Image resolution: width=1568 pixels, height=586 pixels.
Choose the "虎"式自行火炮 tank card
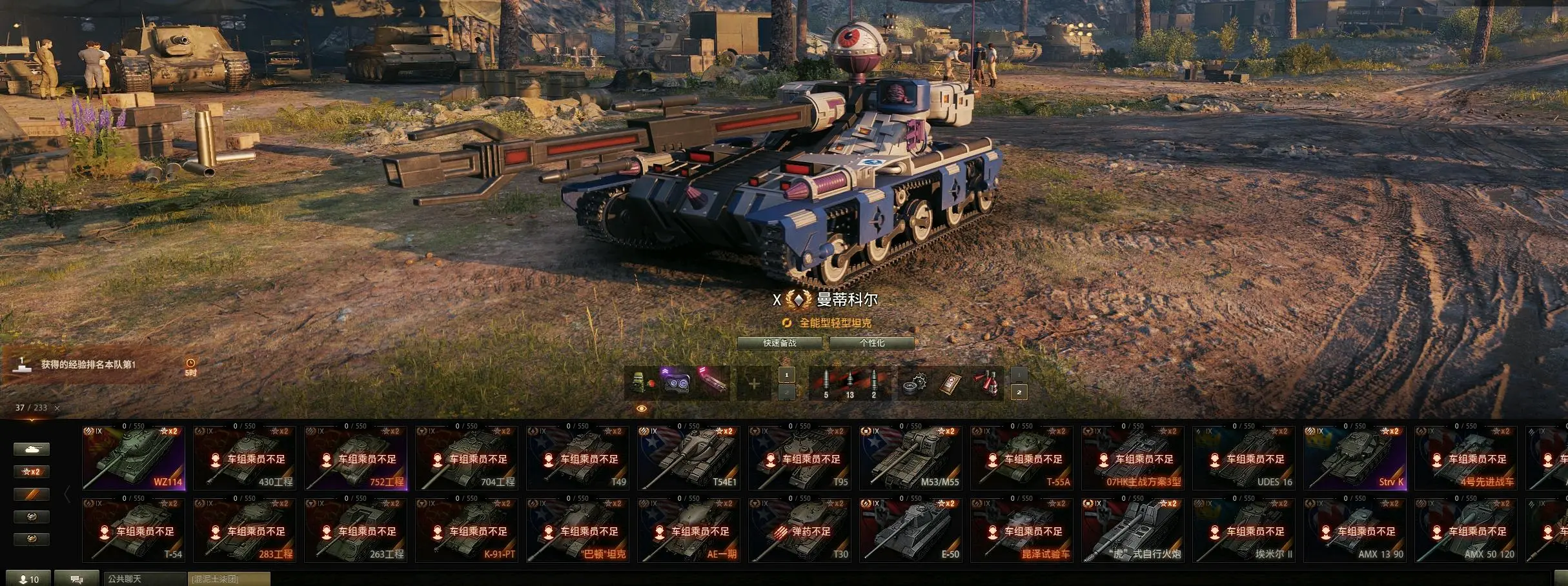1133,530
